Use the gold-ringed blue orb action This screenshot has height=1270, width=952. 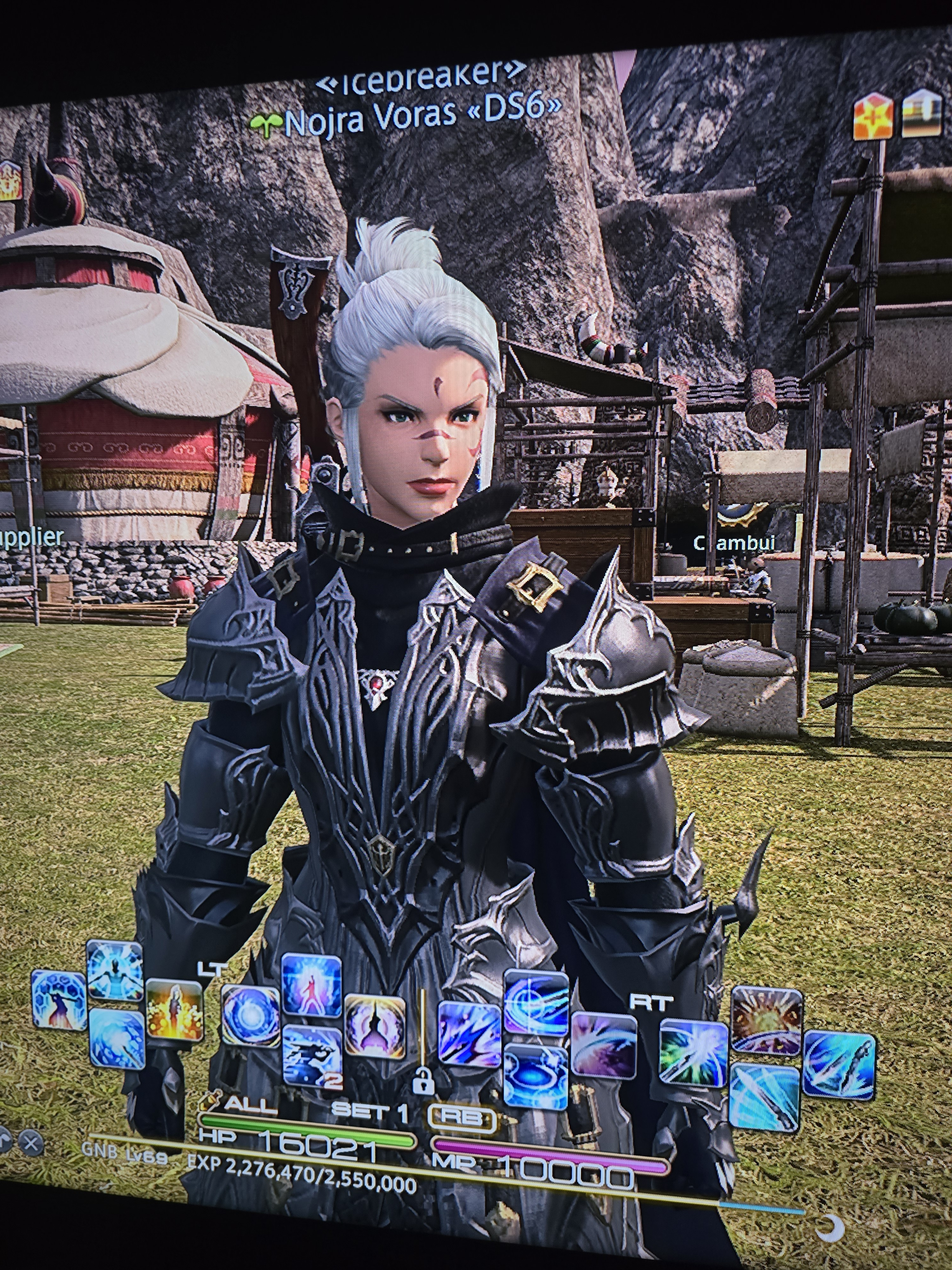250,1014
